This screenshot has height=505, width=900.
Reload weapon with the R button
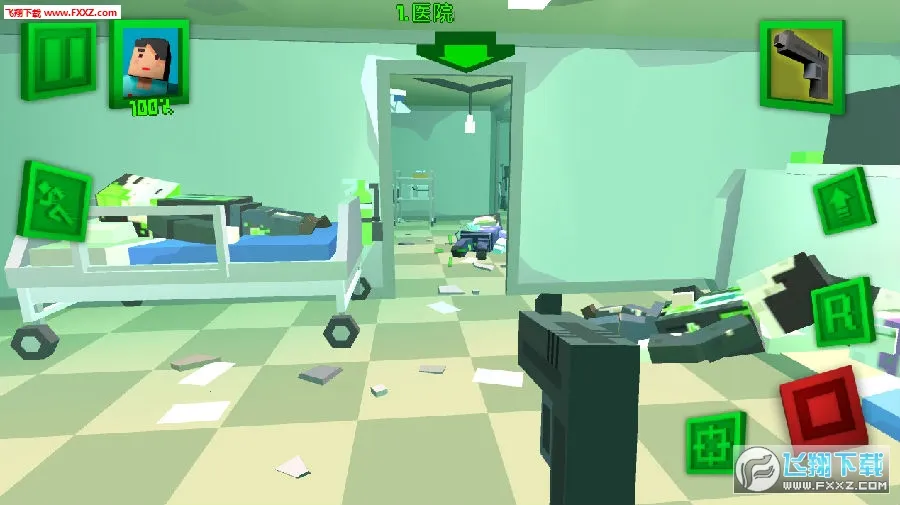pos(840,311)
